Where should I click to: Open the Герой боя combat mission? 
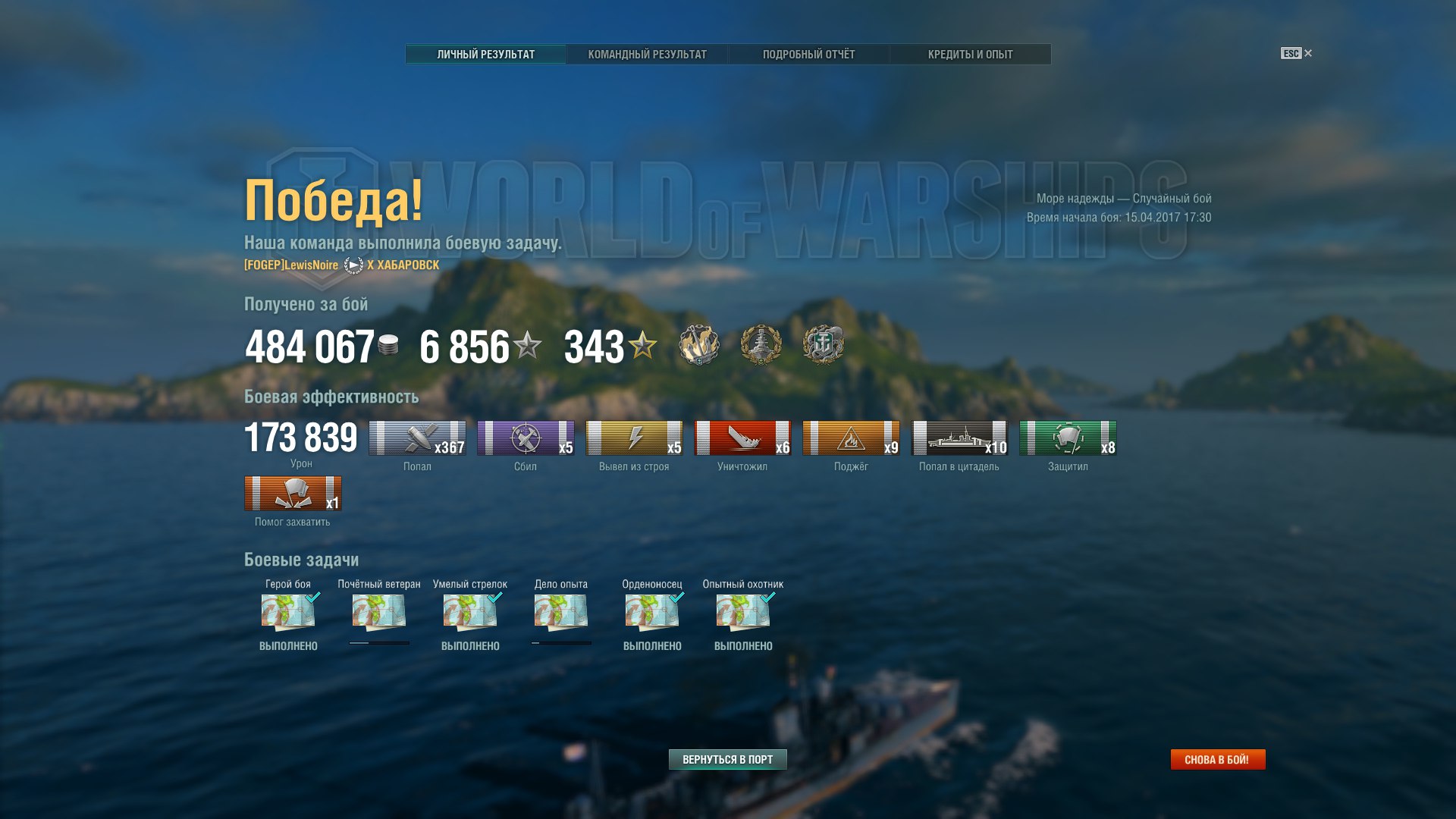pos(288,612)
